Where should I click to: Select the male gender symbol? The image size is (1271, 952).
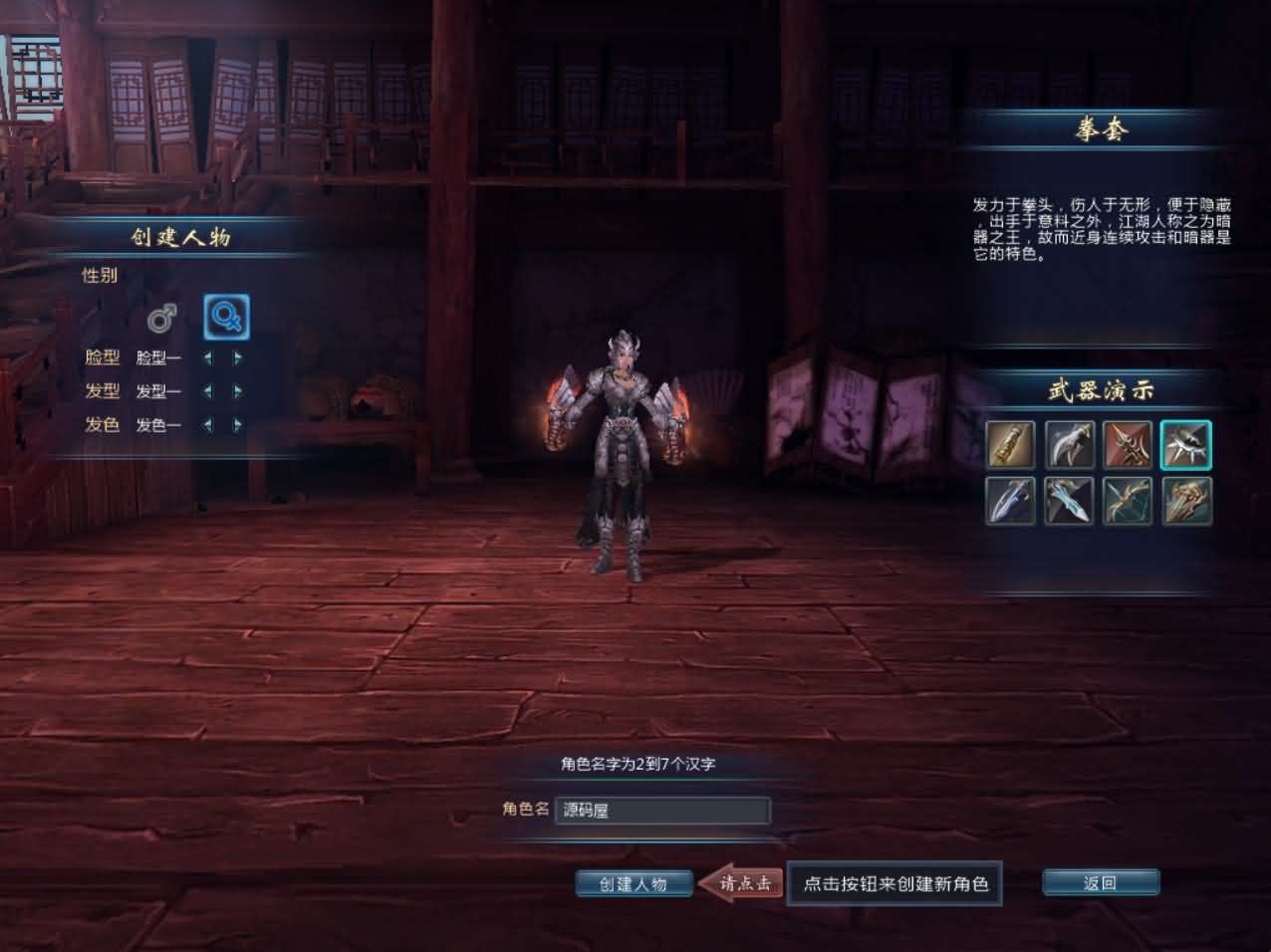click(x=161, y=319)
